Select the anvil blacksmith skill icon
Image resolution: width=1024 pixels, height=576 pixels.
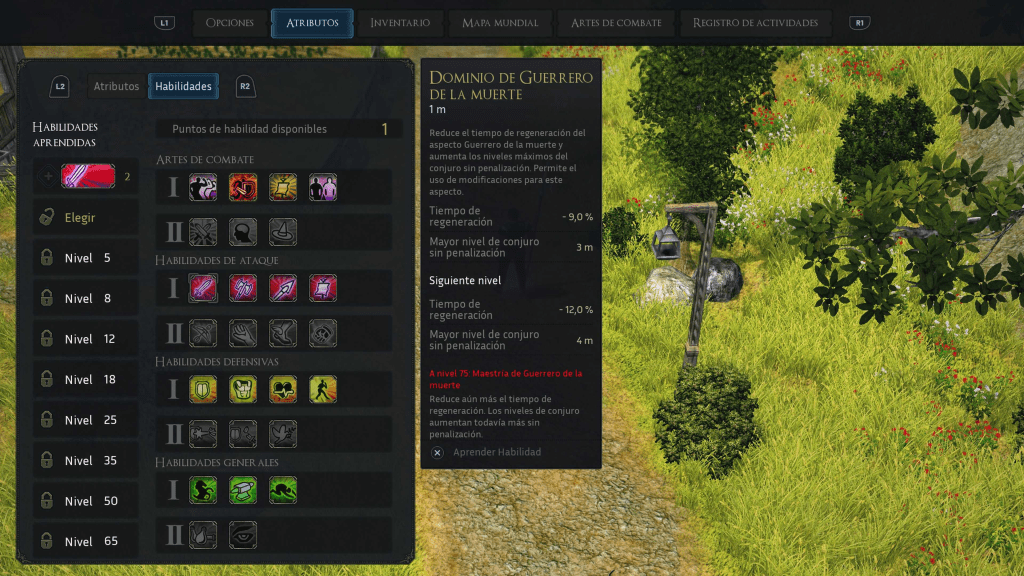tap(243, 490)
